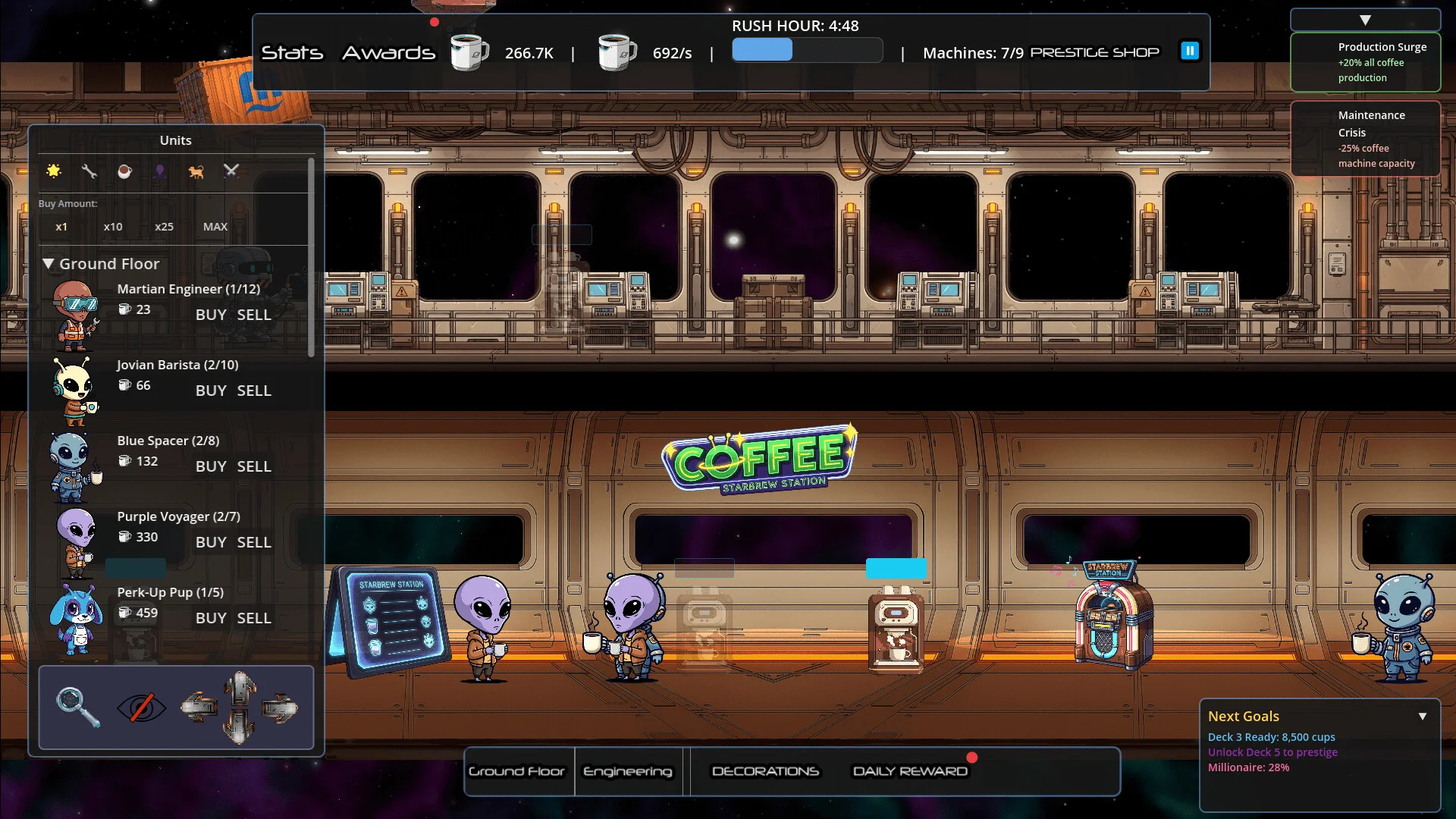Switch to the Engineering deck tab
Image resolution: width=1456 pixels, height=819 pixels.
(628, 771)
